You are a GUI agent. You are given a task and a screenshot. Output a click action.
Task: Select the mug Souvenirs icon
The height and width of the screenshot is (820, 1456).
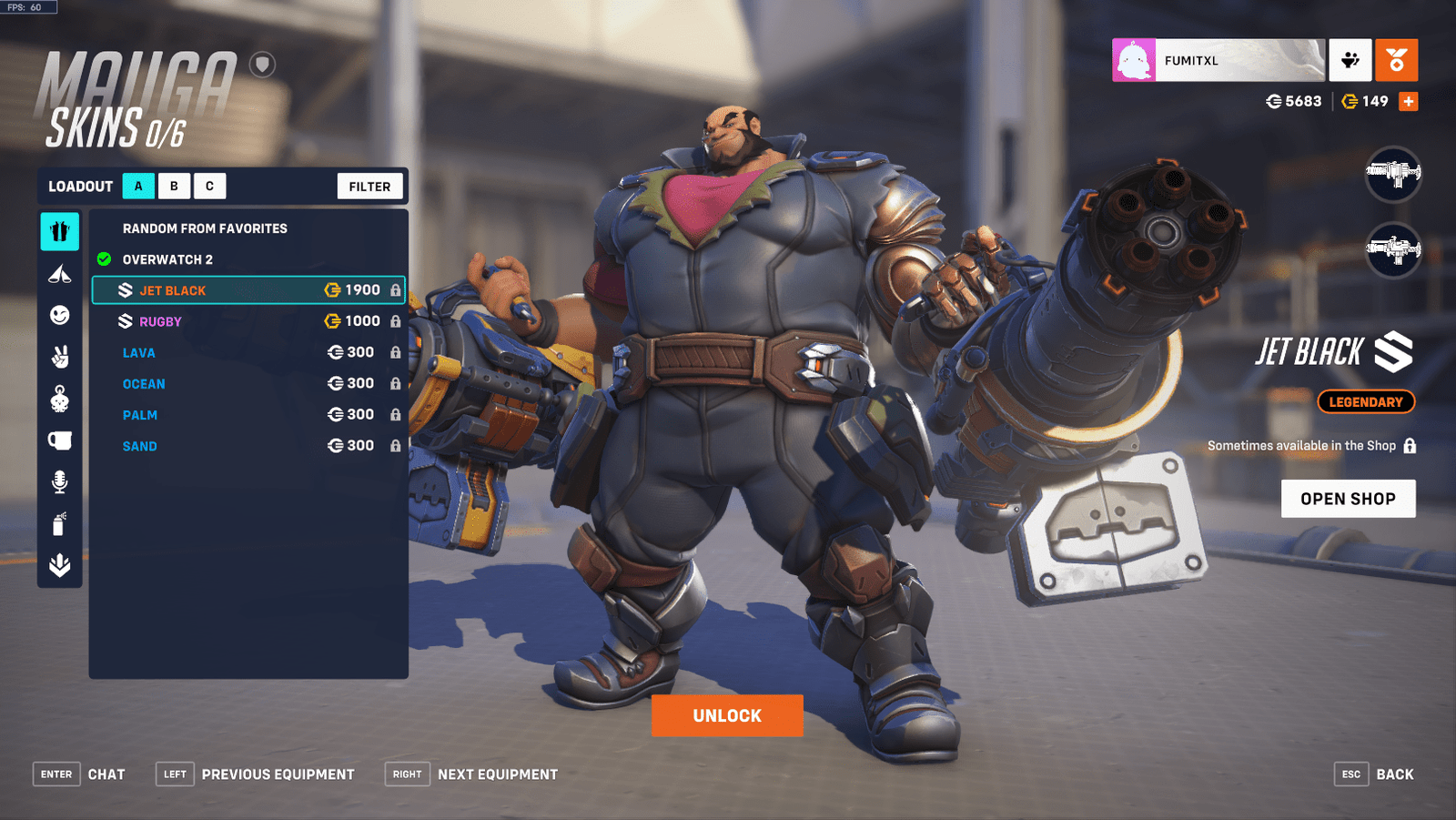click(x=59, y=439)
